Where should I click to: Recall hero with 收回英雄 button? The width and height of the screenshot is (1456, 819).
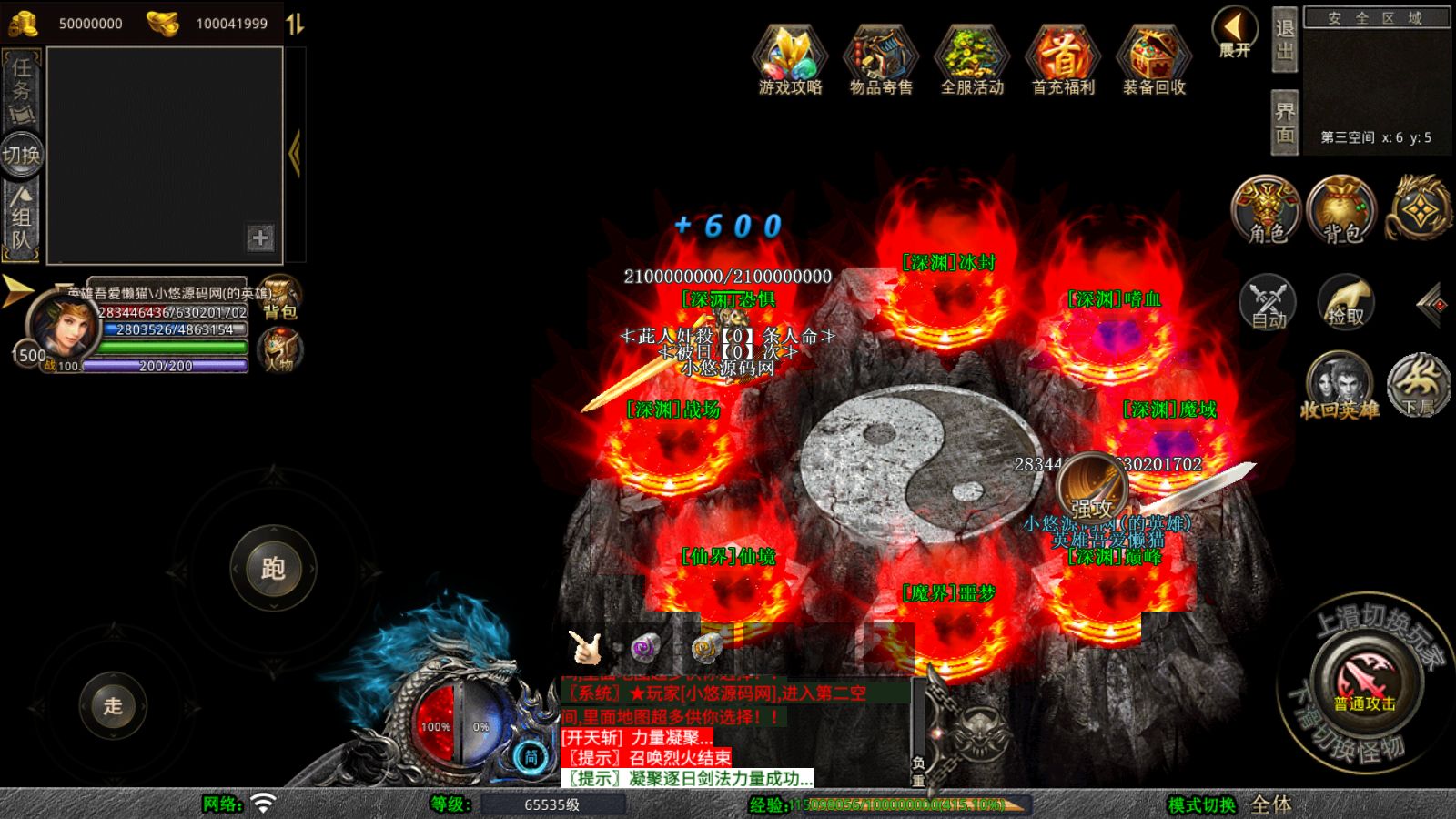click(1340, 387)
